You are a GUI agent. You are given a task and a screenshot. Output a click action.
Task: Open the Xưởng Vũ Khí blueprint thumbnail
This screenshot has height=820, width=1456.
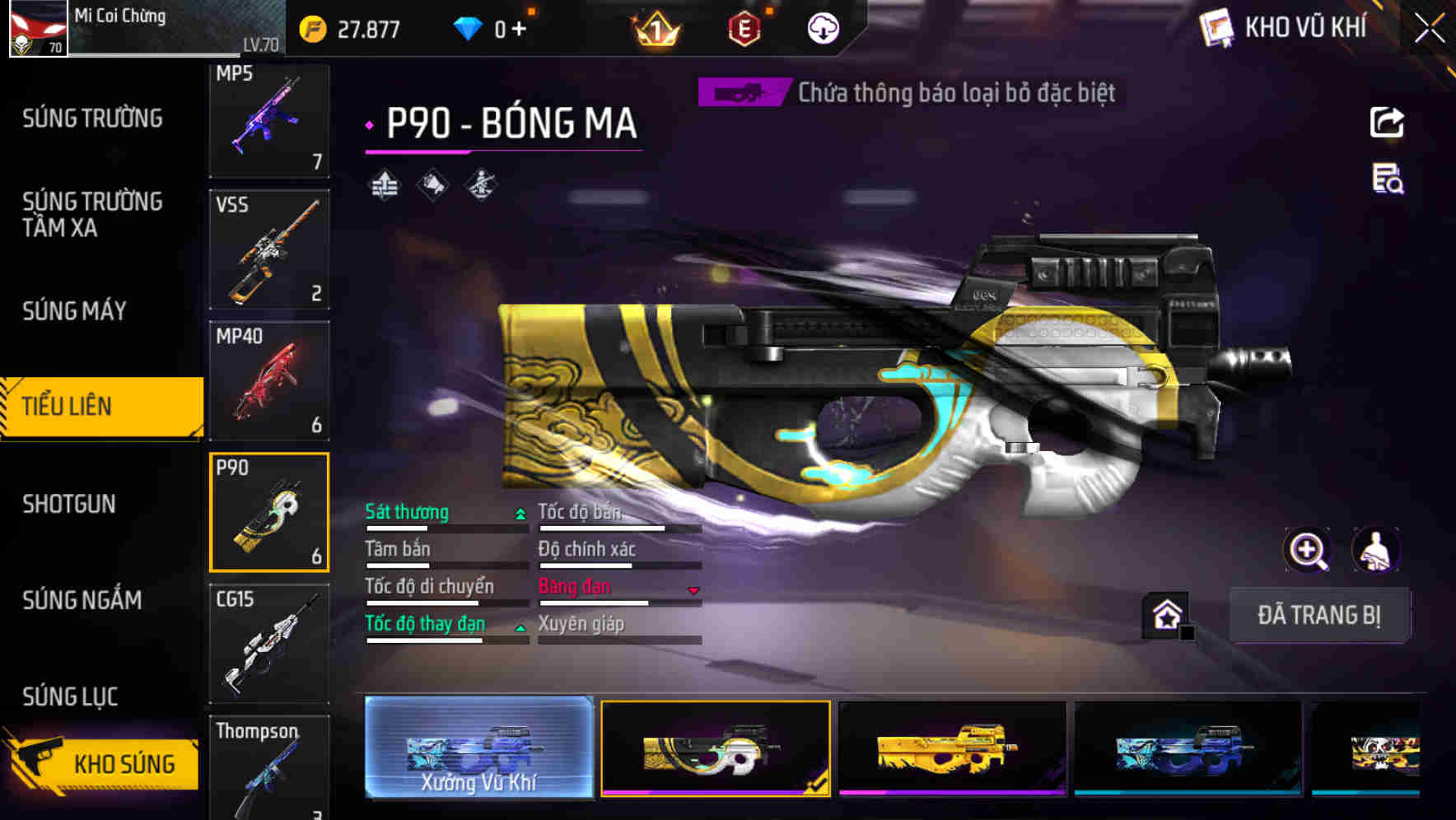tap(479, 749)
